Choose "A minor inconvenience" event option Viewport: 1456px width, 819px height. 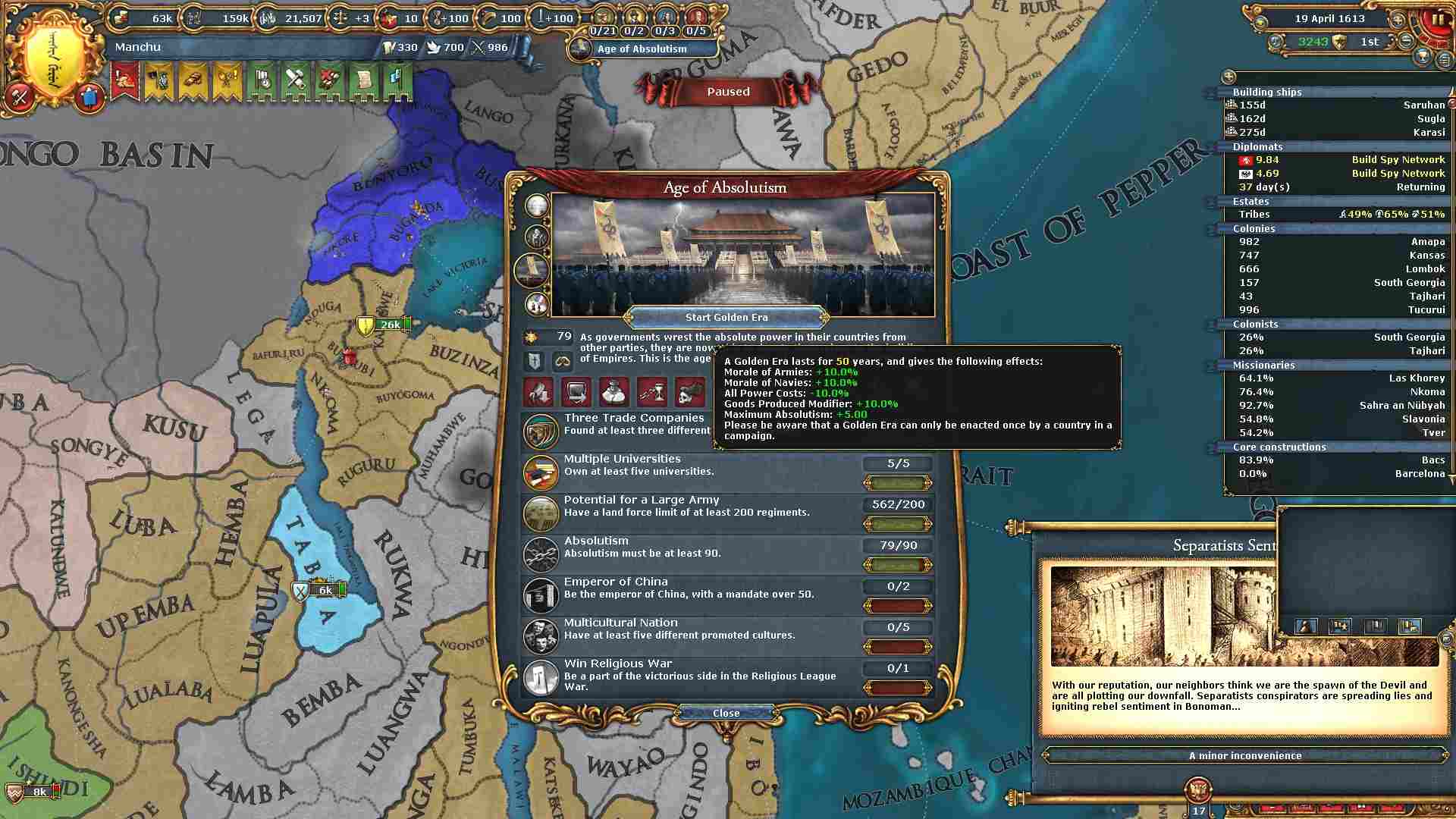[x=1244, y=756]
